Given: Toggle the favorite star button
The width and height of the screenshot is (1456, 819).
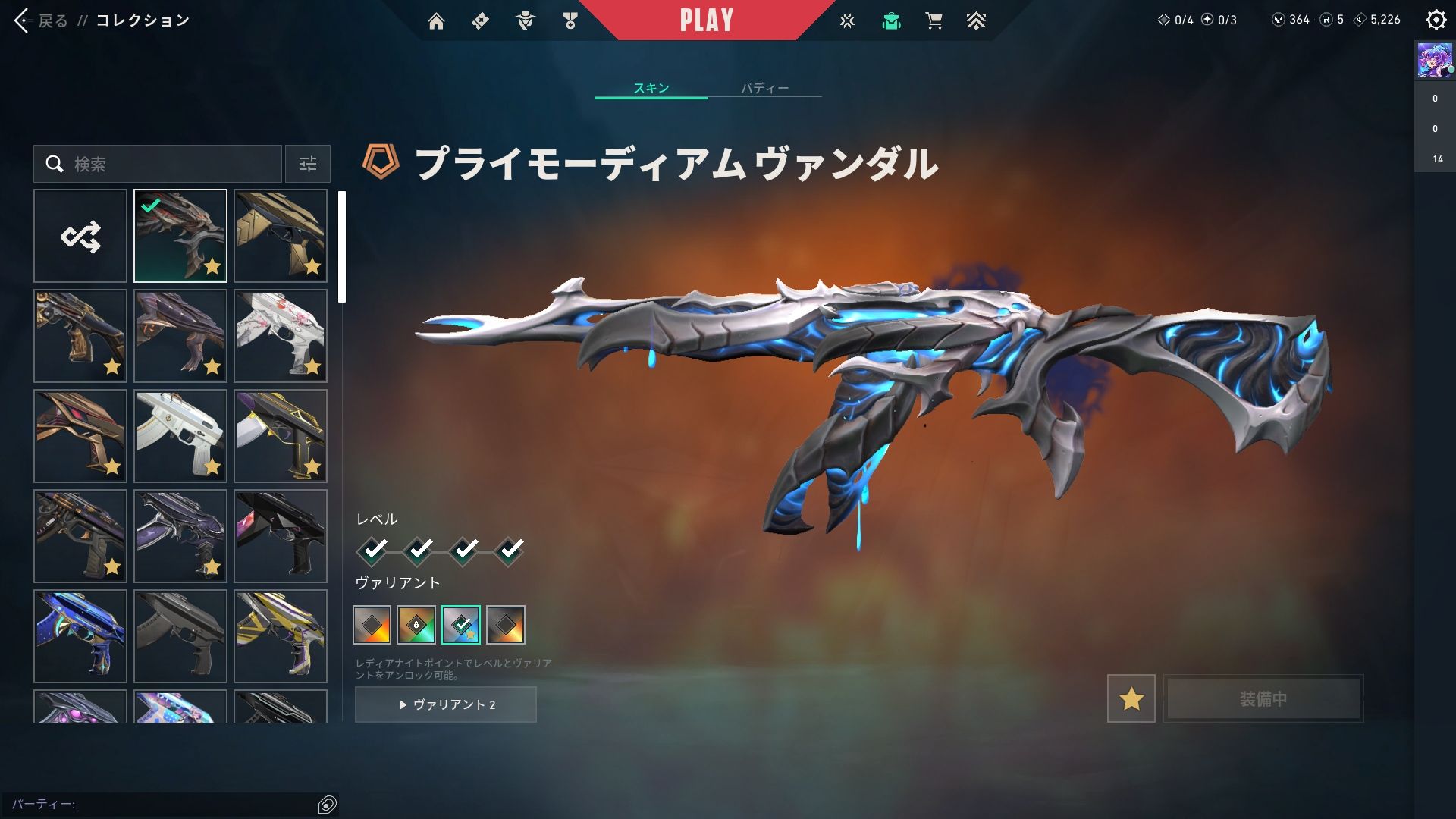Looking at the screenshot, I should (1131, 698).
